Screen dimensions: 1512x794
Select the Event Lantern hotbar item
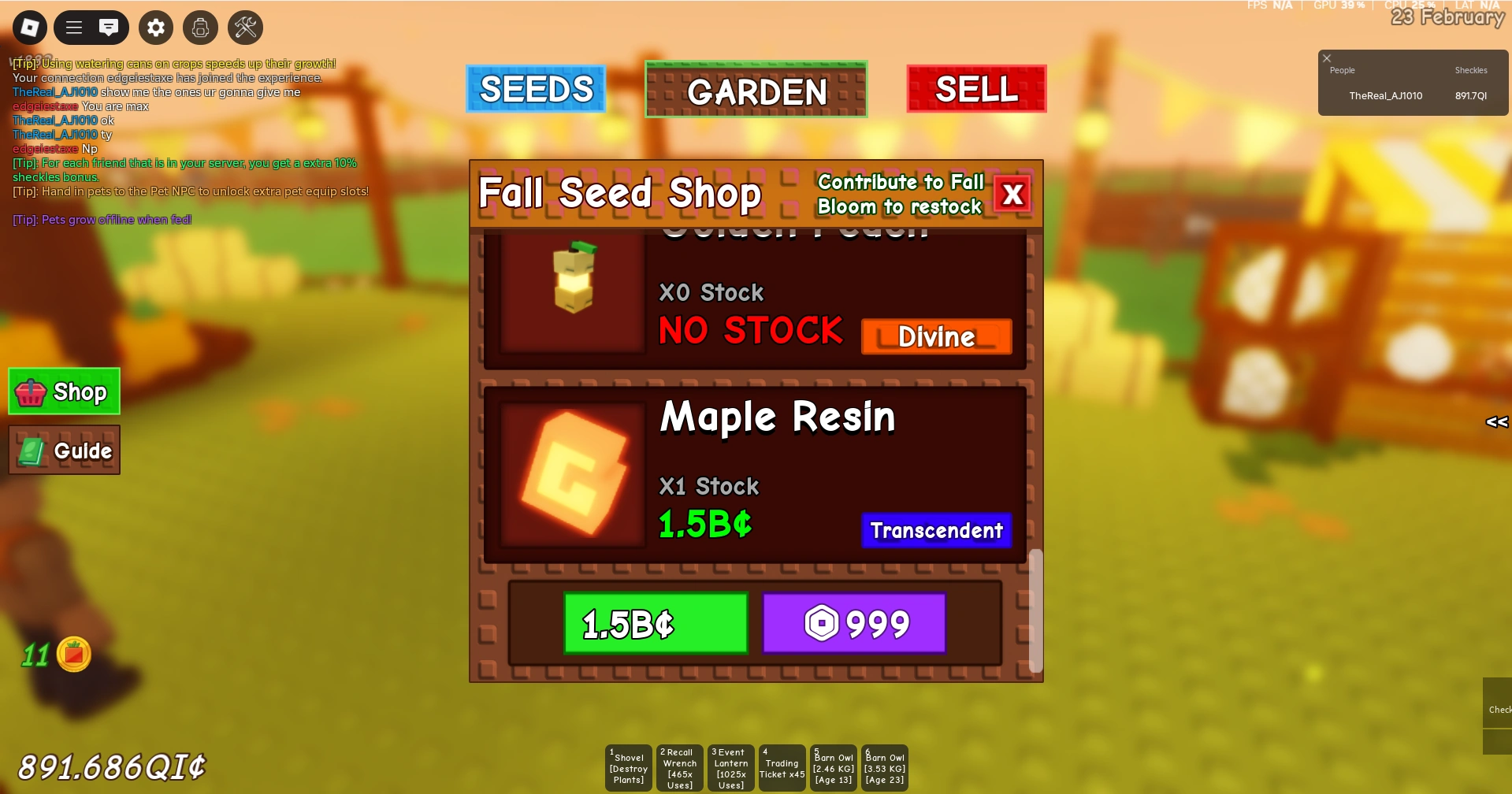[x=730, y=768]
